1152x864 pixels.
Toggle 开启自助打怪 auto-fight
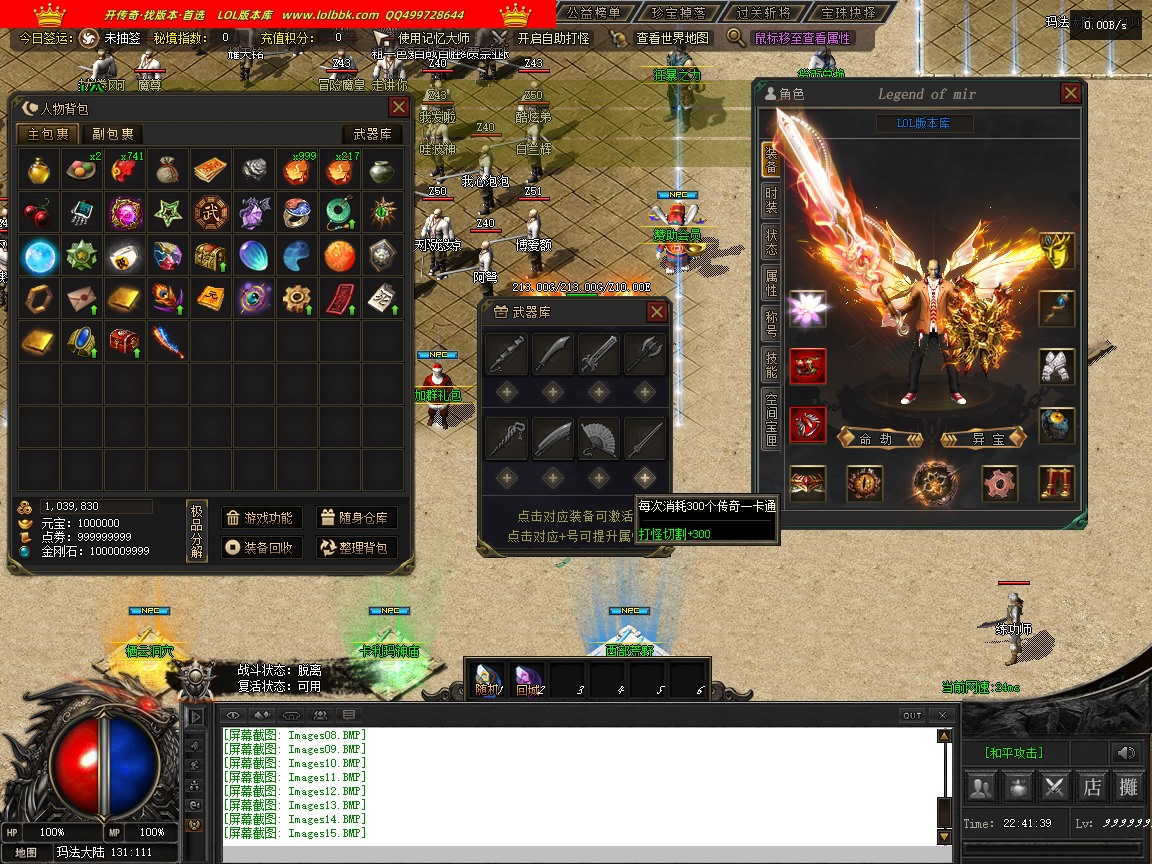[x=543, y=38]
